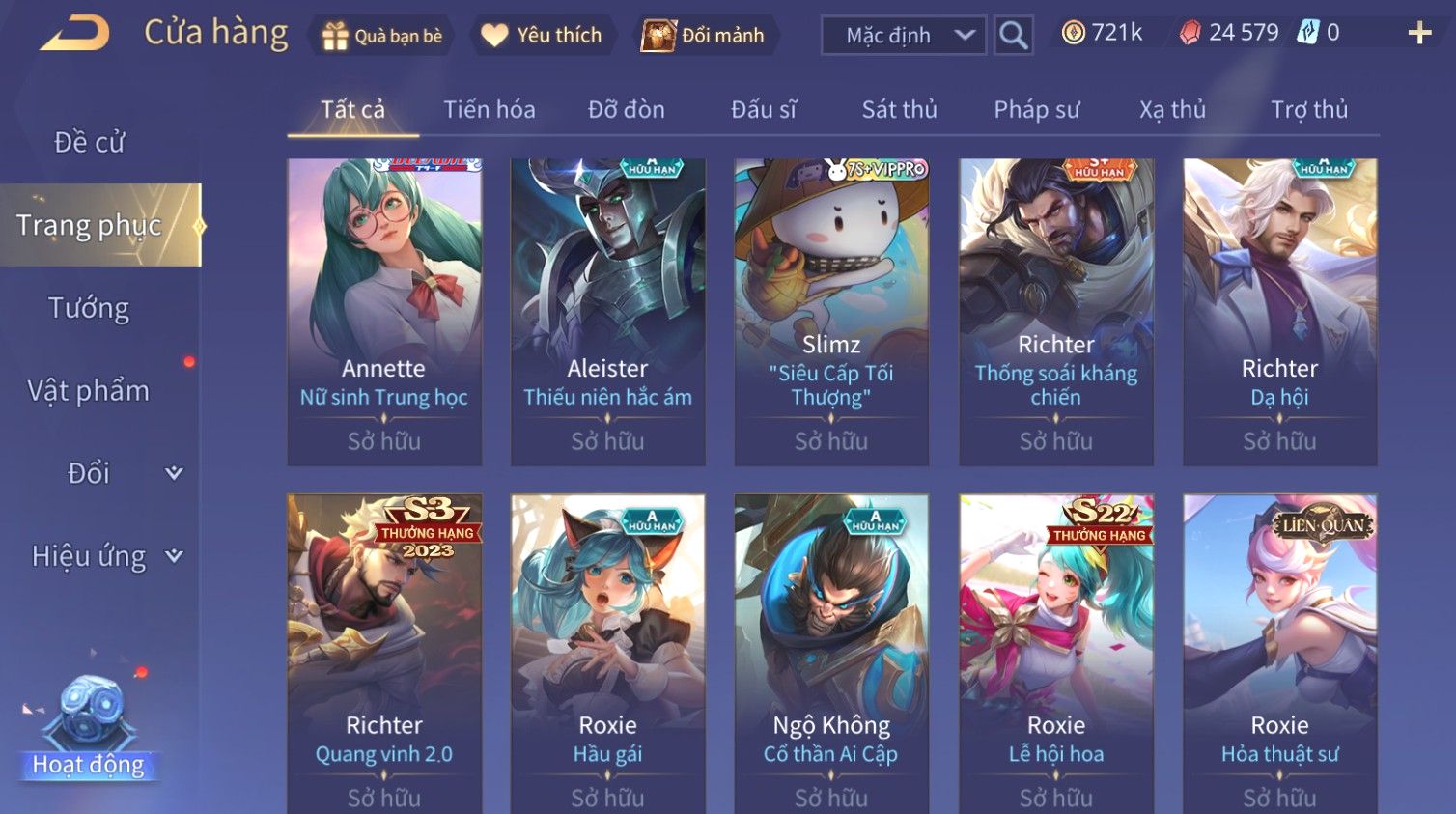This screenshot has width=1456, height=814.
Task: Open the Quà bạn bè gift menu
Action: coord(382,36)
